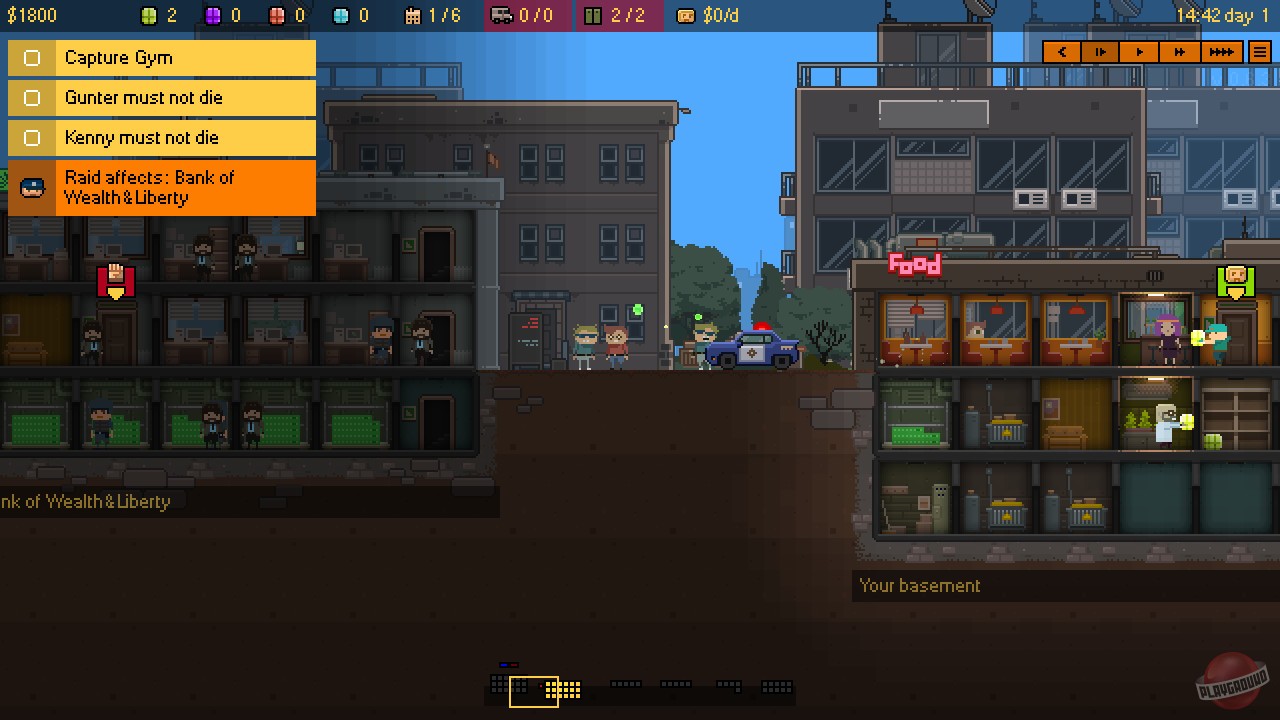
Task: Mark the Gunter must not die objective
Action: coord(30,98)
